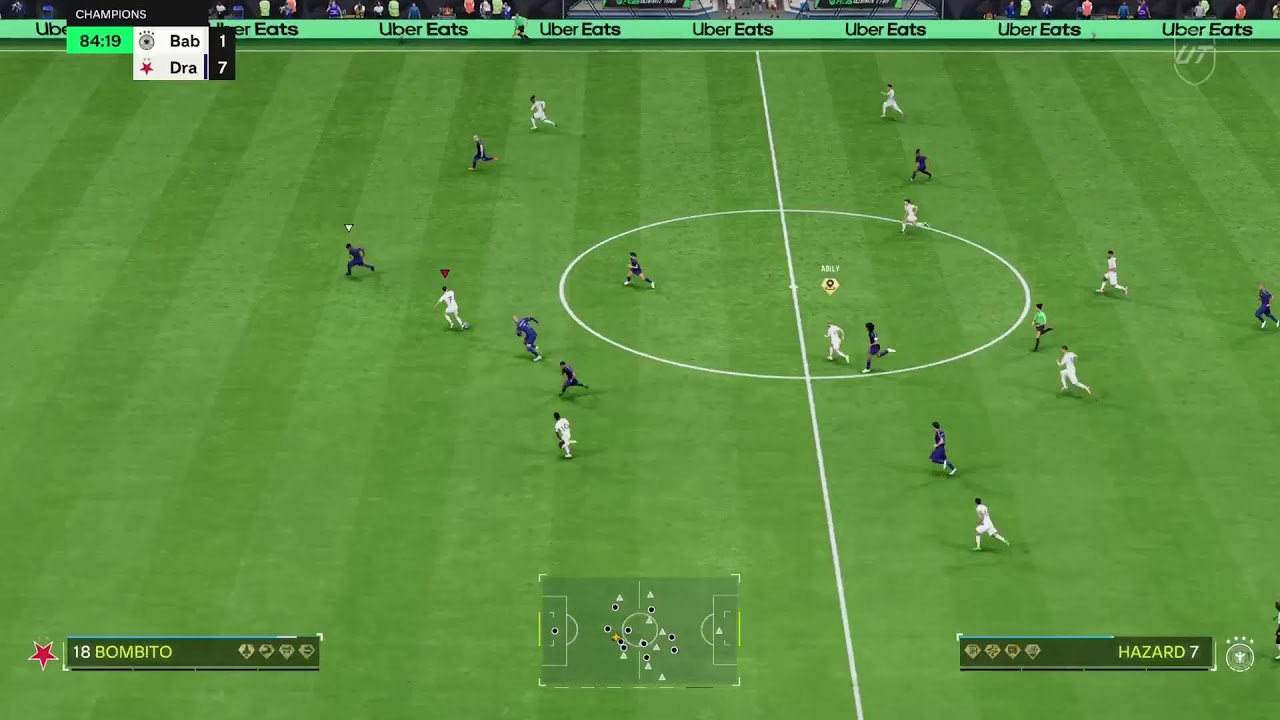Toggle the white player indicator arrow
The image size is (1280, 720).
coord(348,228)
